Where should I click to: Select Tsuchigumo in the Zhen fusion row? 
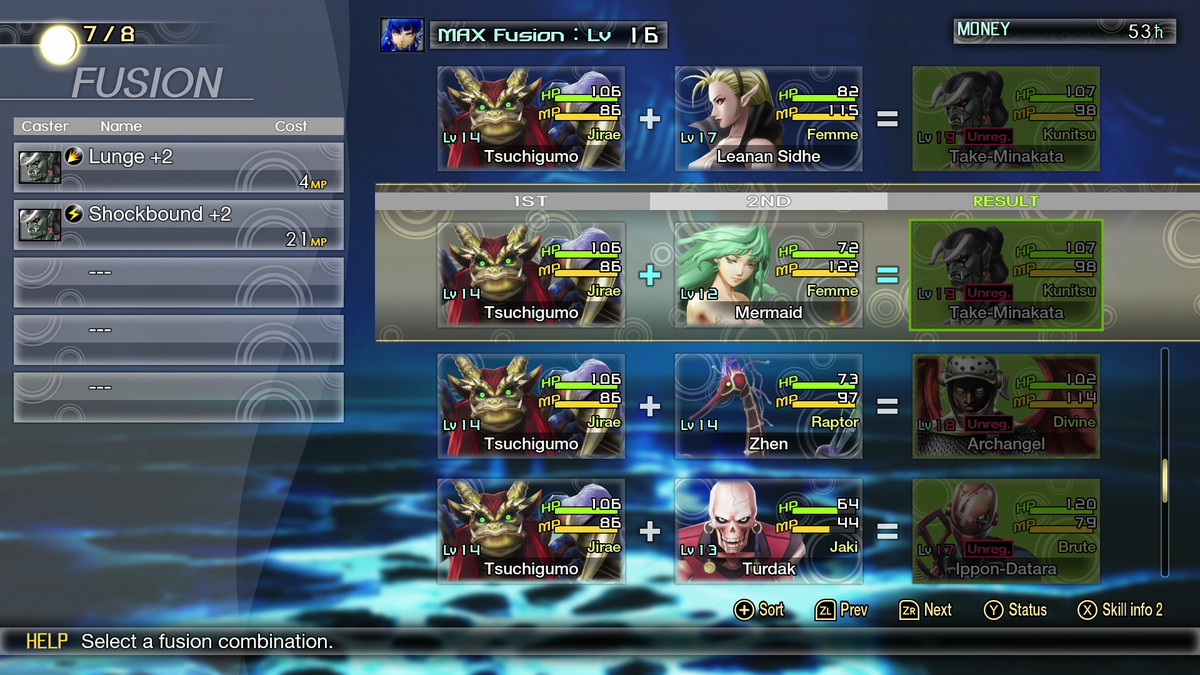(x=531, y=406)
